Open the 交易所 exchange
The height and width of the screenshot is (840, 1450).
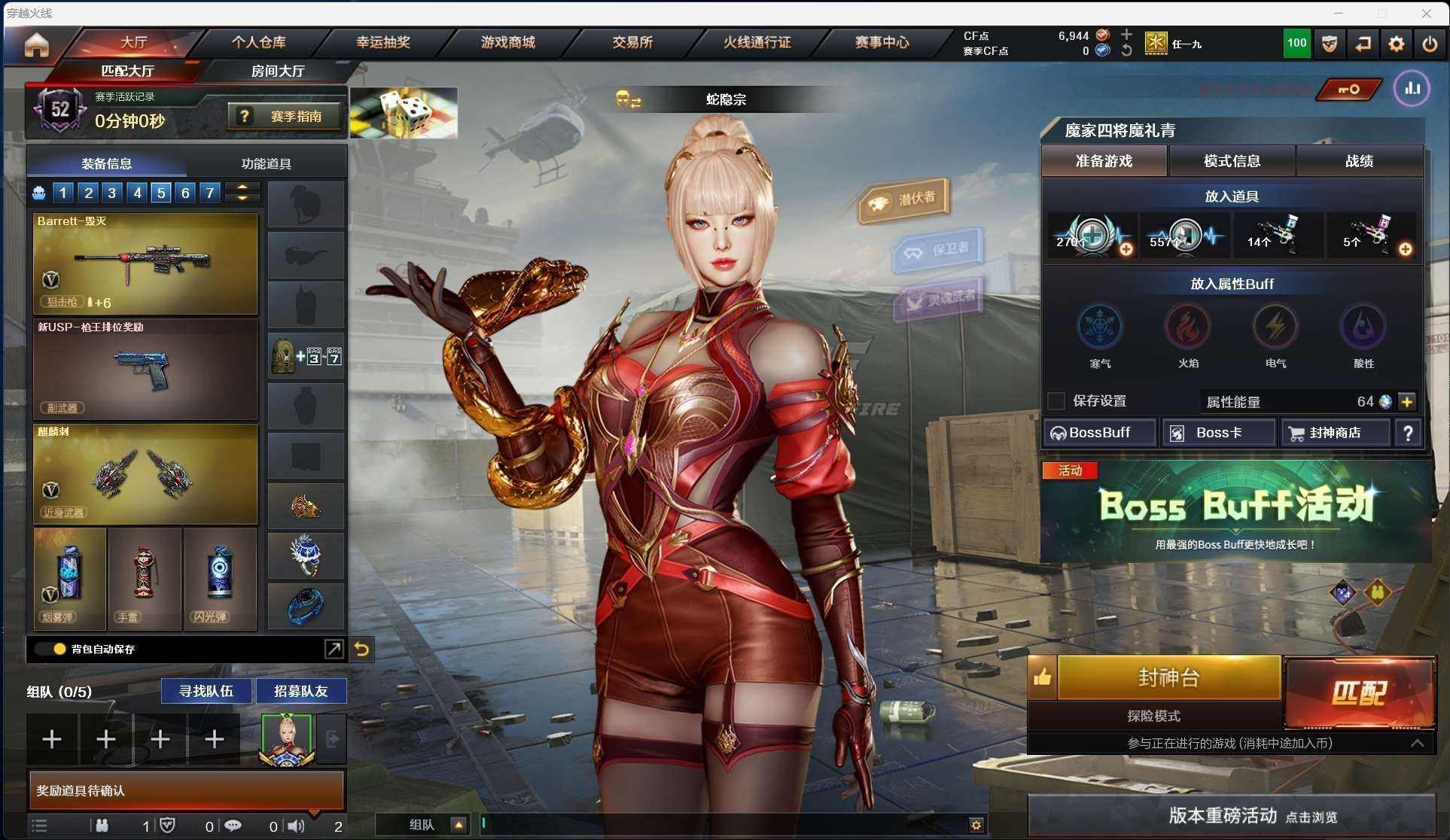coord(632,43)
